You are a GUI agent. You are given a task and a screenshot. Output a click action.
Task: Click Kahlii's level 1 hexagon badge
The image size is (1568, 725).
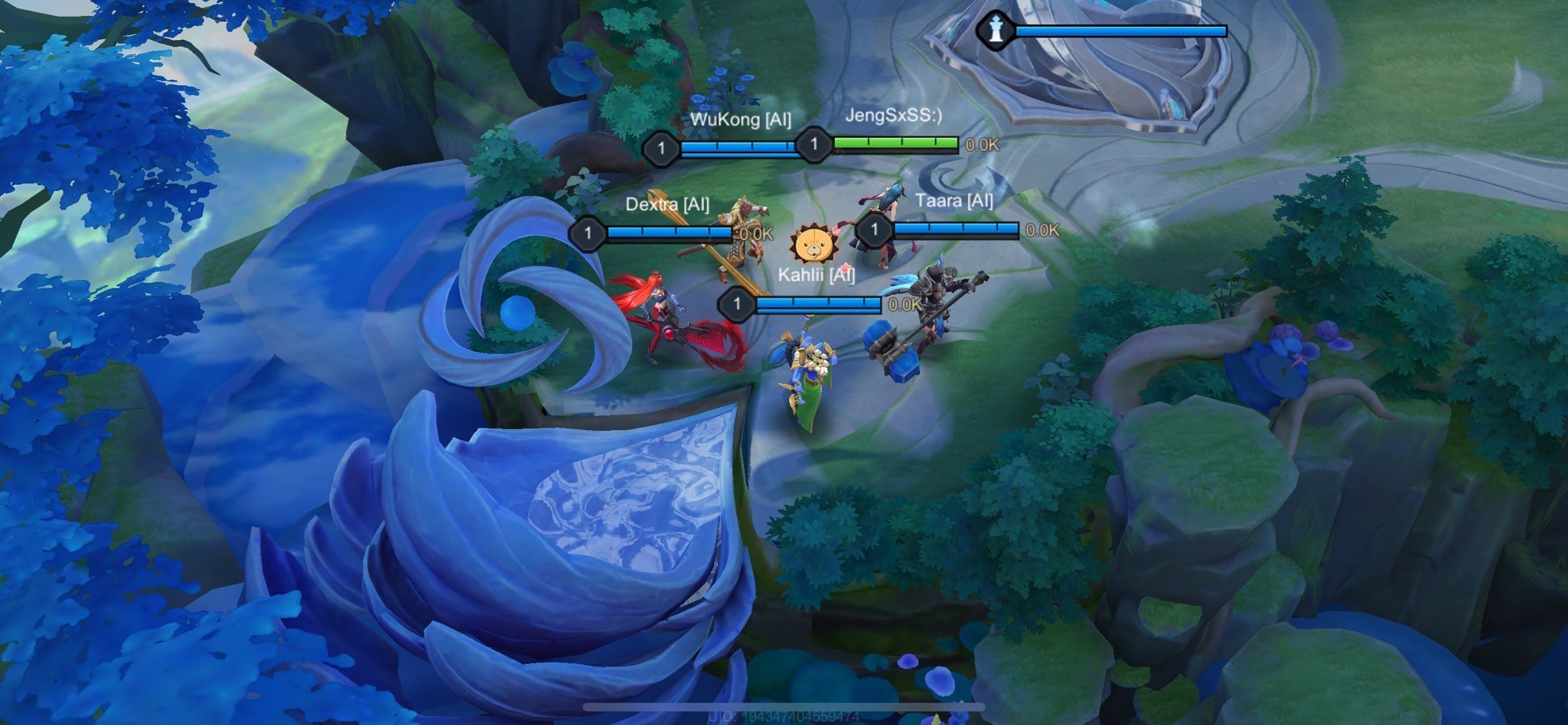(x=737, y=305)
